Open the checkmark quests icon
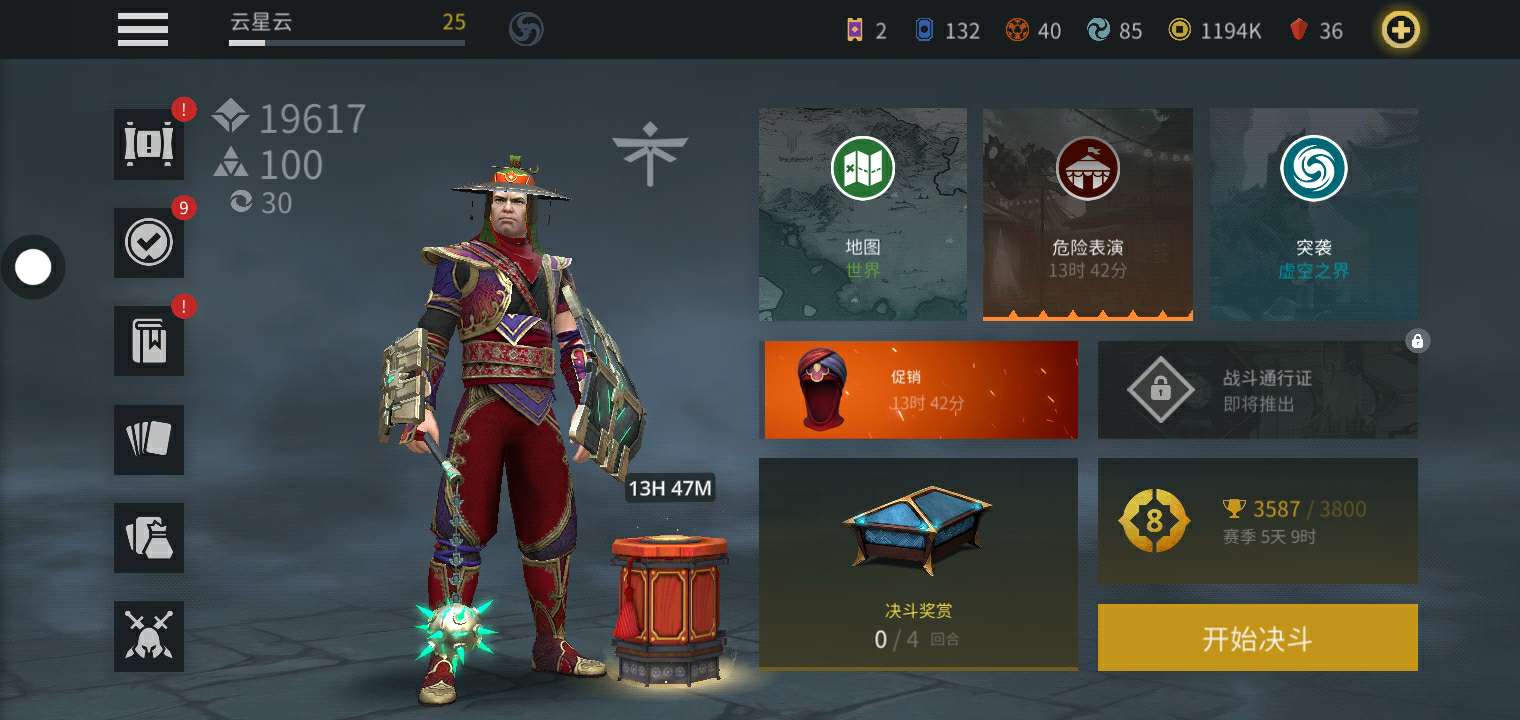 [x=149, y=242]
